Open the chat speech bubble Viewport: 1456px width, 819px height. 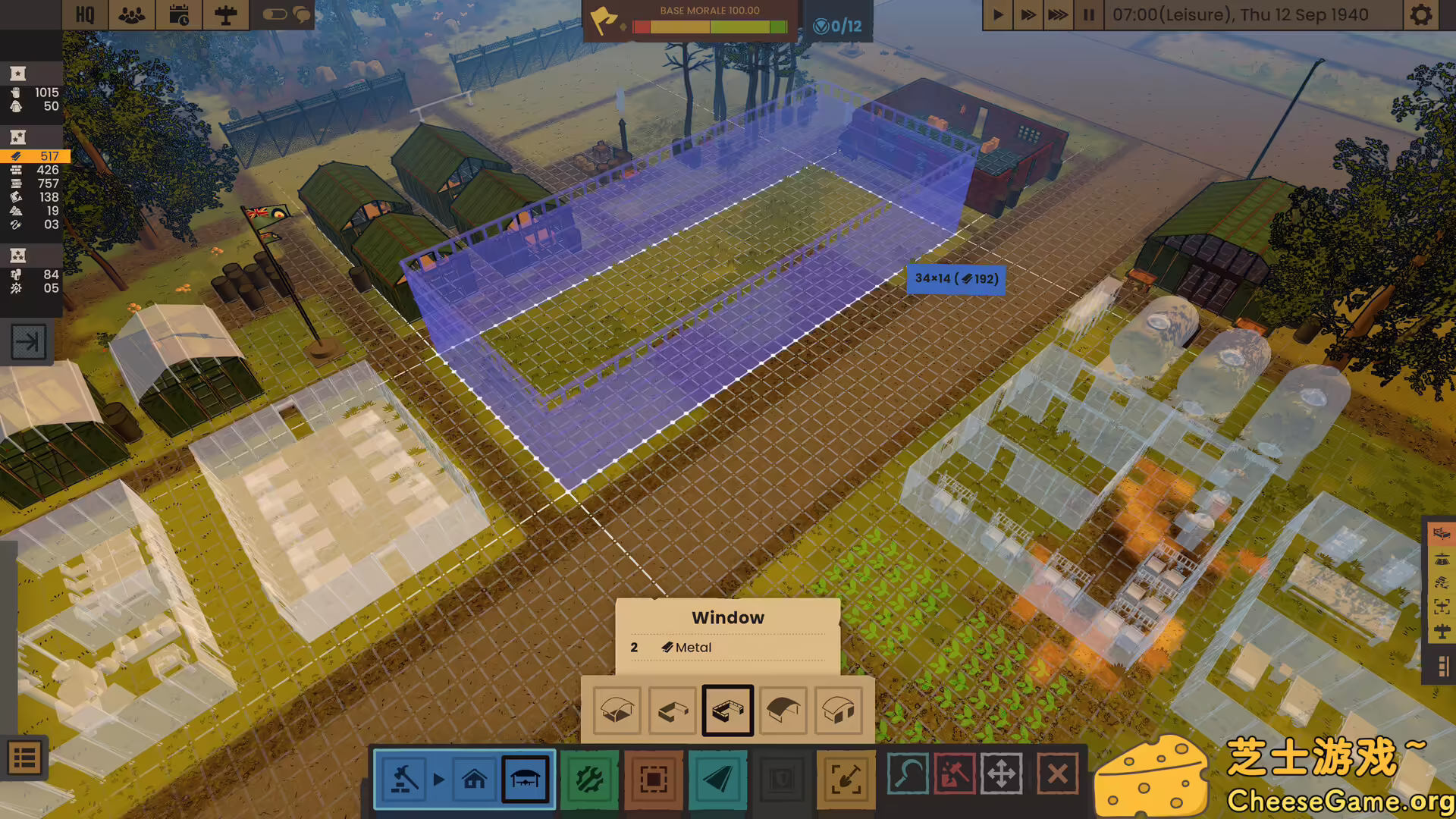point(302,14)
